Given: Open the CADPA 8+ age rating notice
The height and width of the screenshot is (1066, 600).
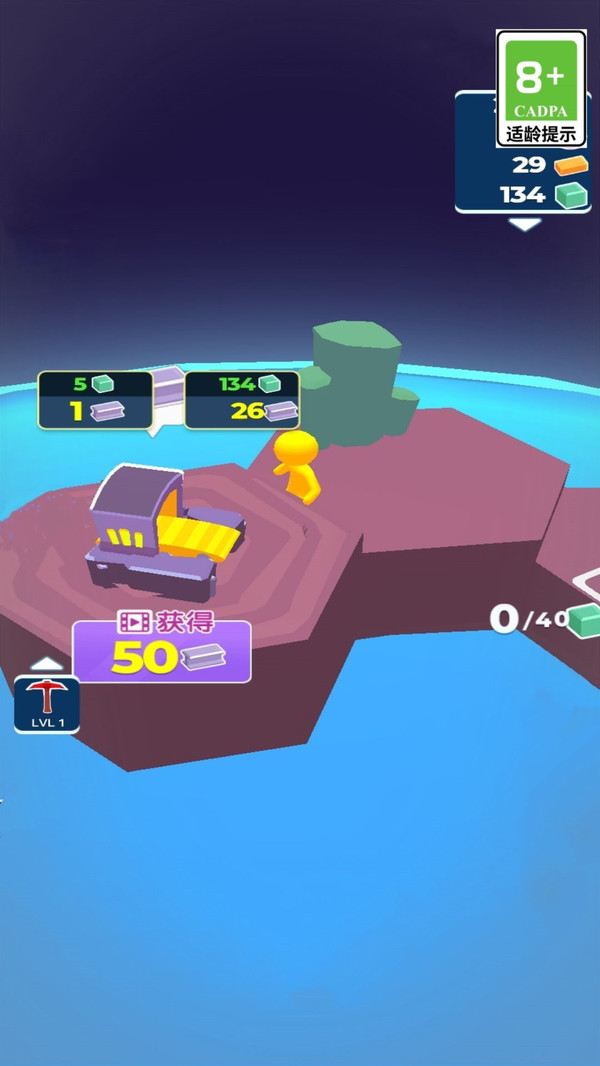Looking at the screenshot, I should 541,89.
